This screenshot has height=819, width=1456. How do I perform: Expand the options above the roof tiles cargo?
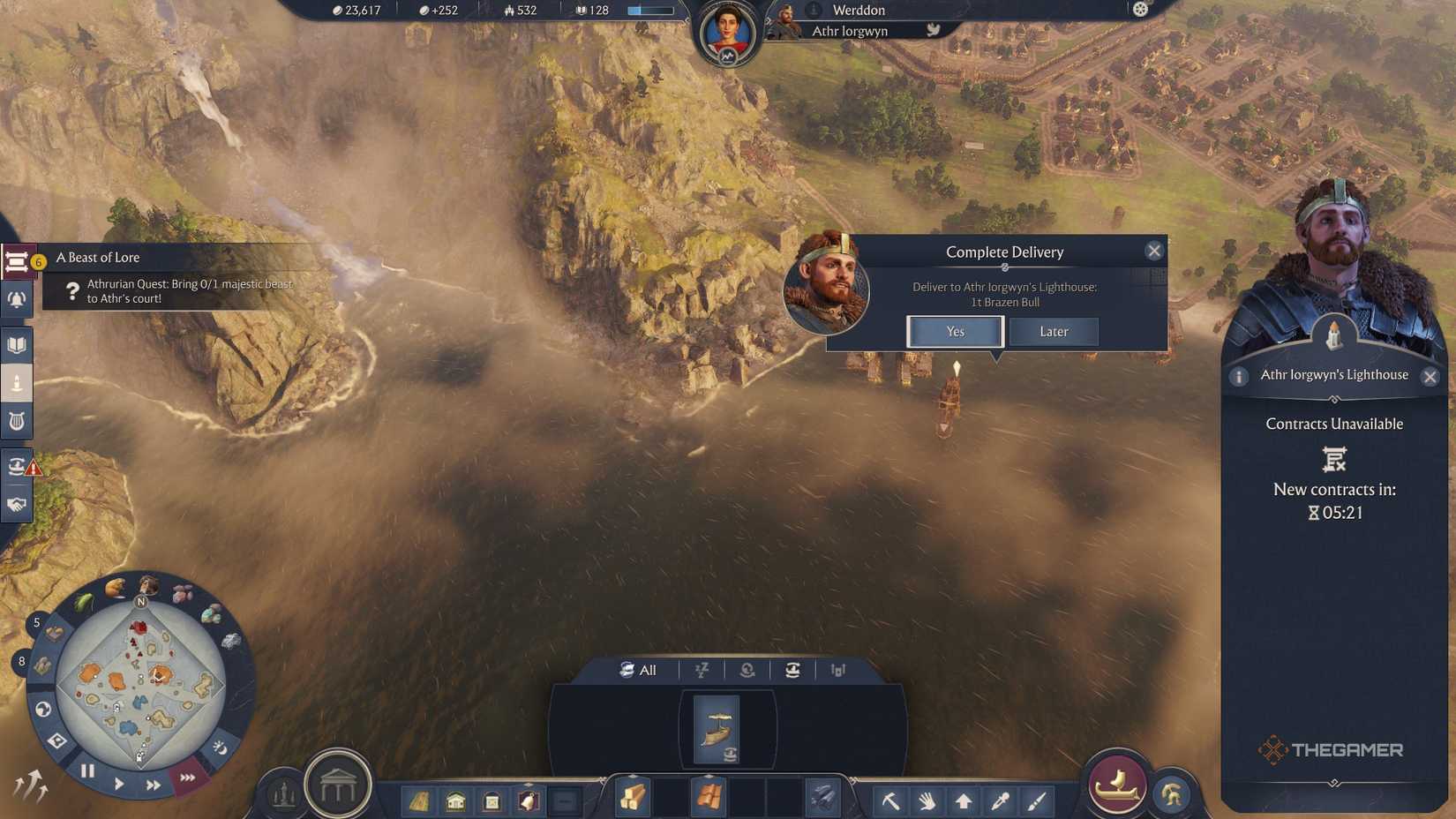[x=709, y=776]
